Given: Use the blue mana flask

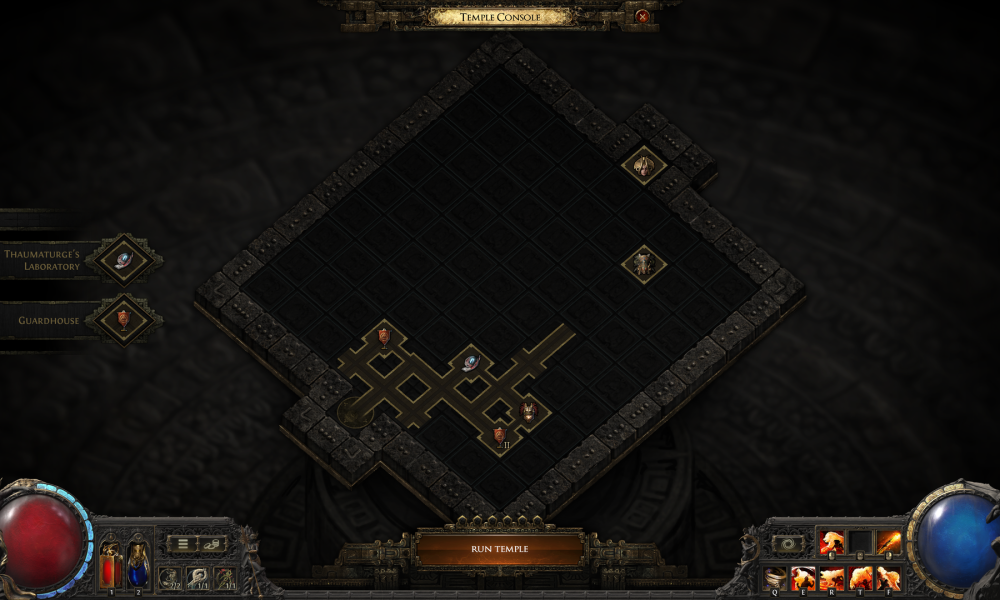Looking at the screenshot, I should (138, 565).
